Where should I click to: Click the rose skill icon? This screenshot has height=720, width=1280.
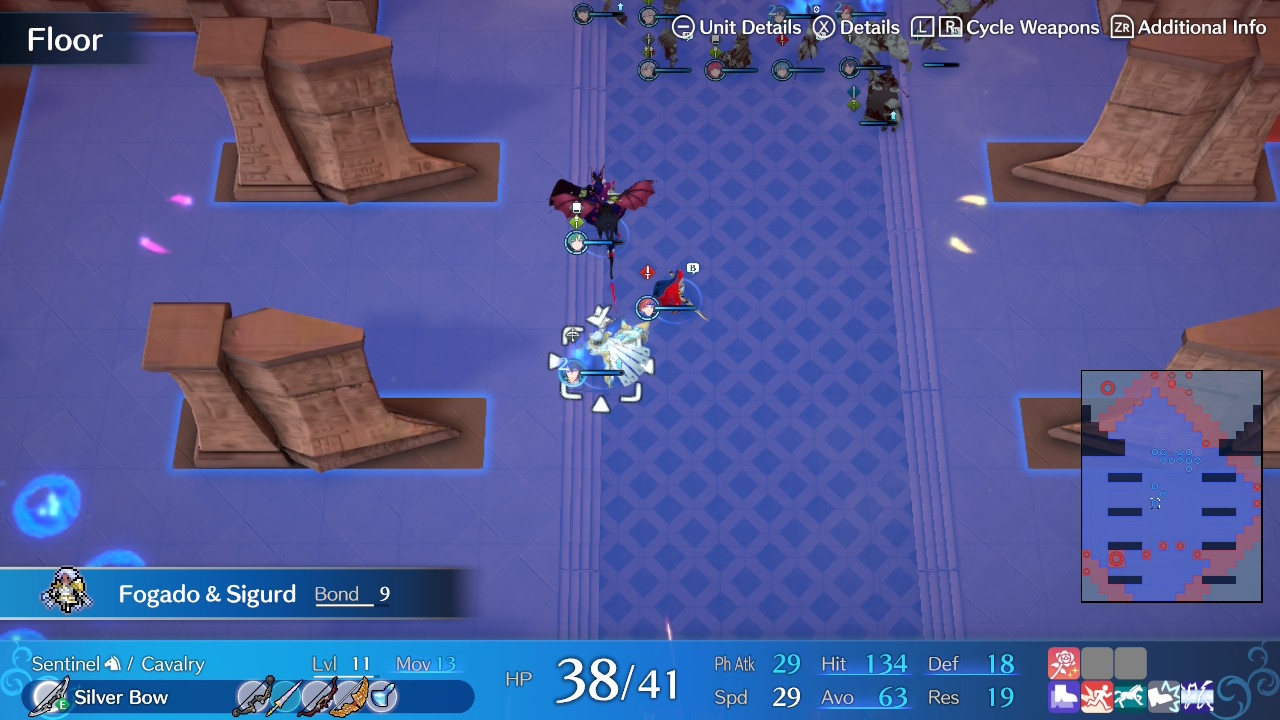pyautogui.click(x=1064, y=663)
